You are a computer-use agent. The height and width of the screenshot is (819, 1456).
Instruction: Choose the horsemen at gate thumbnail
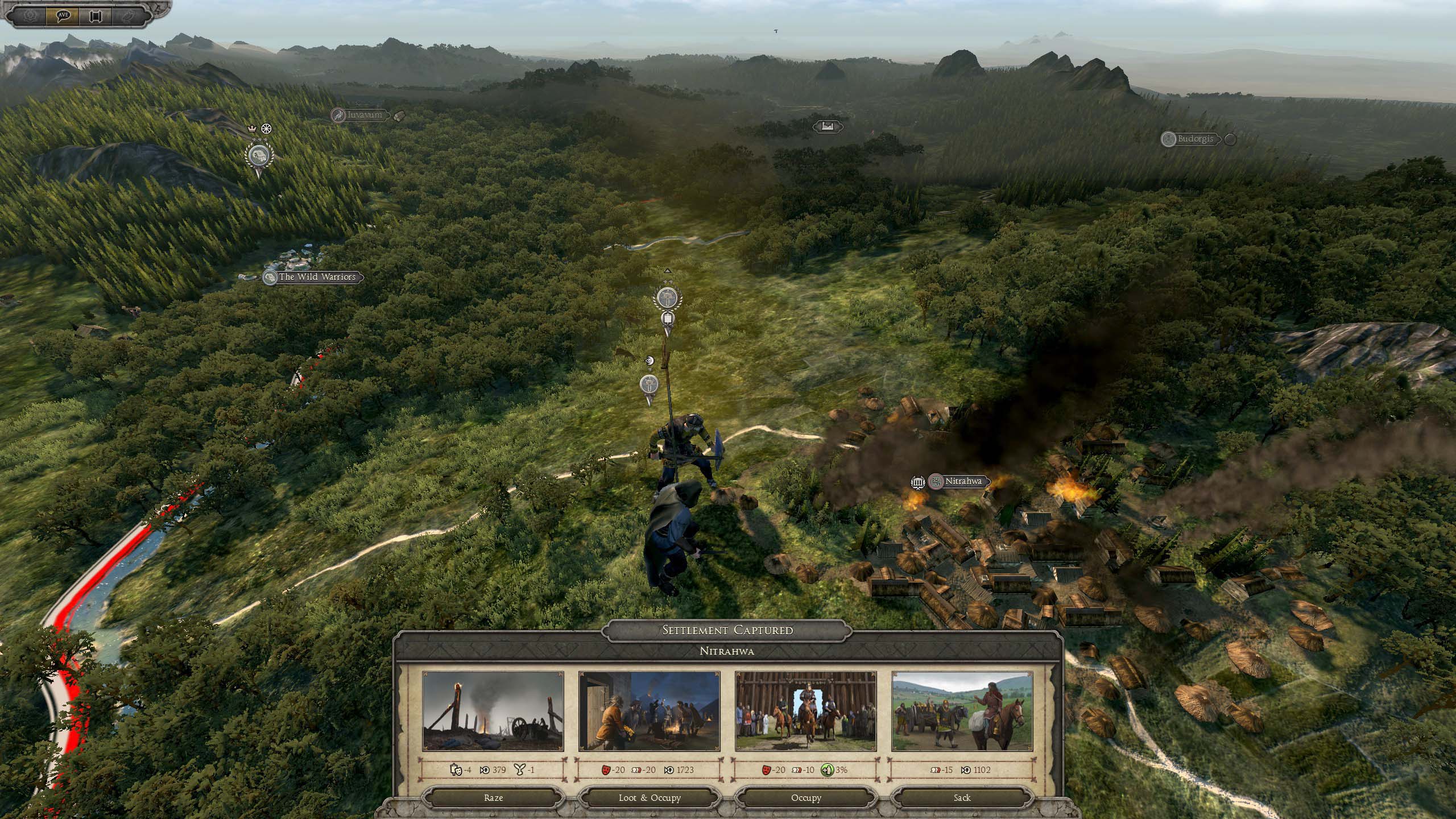pos(805,711)
